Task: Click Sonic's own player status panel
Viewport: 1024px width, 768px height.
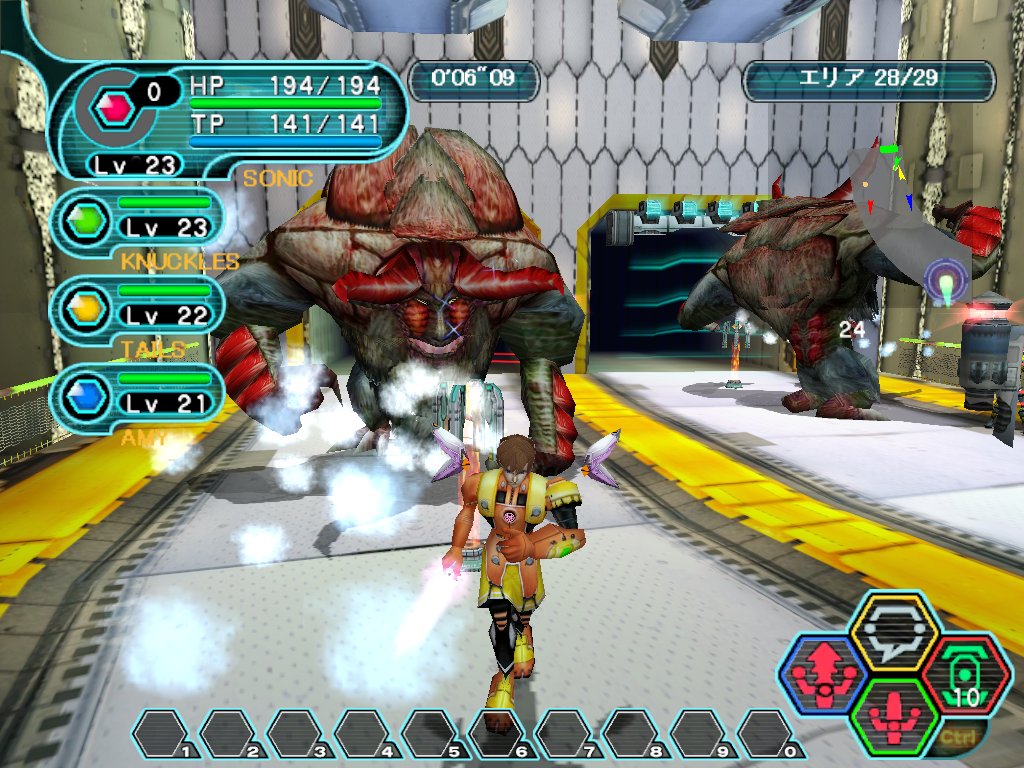Action: [230, 116]
